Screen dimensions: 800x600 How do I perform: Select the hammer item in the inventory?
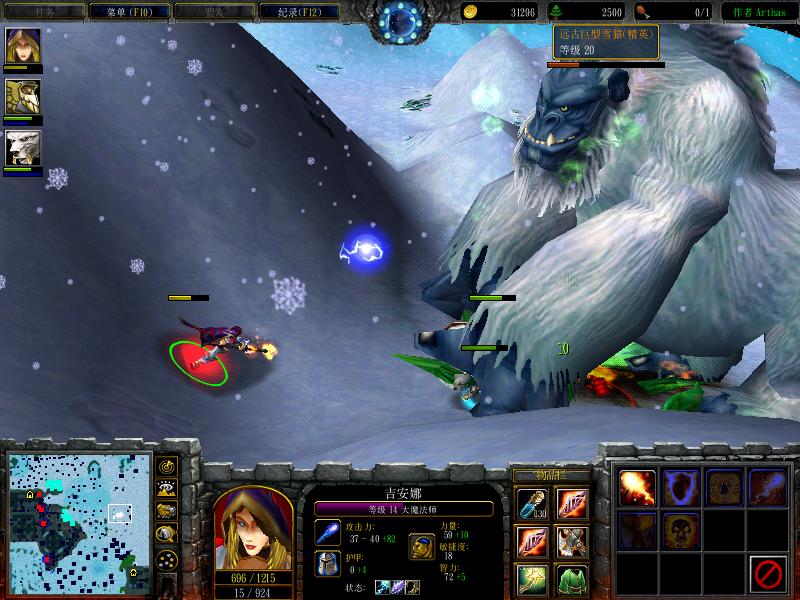coord(572,542)
